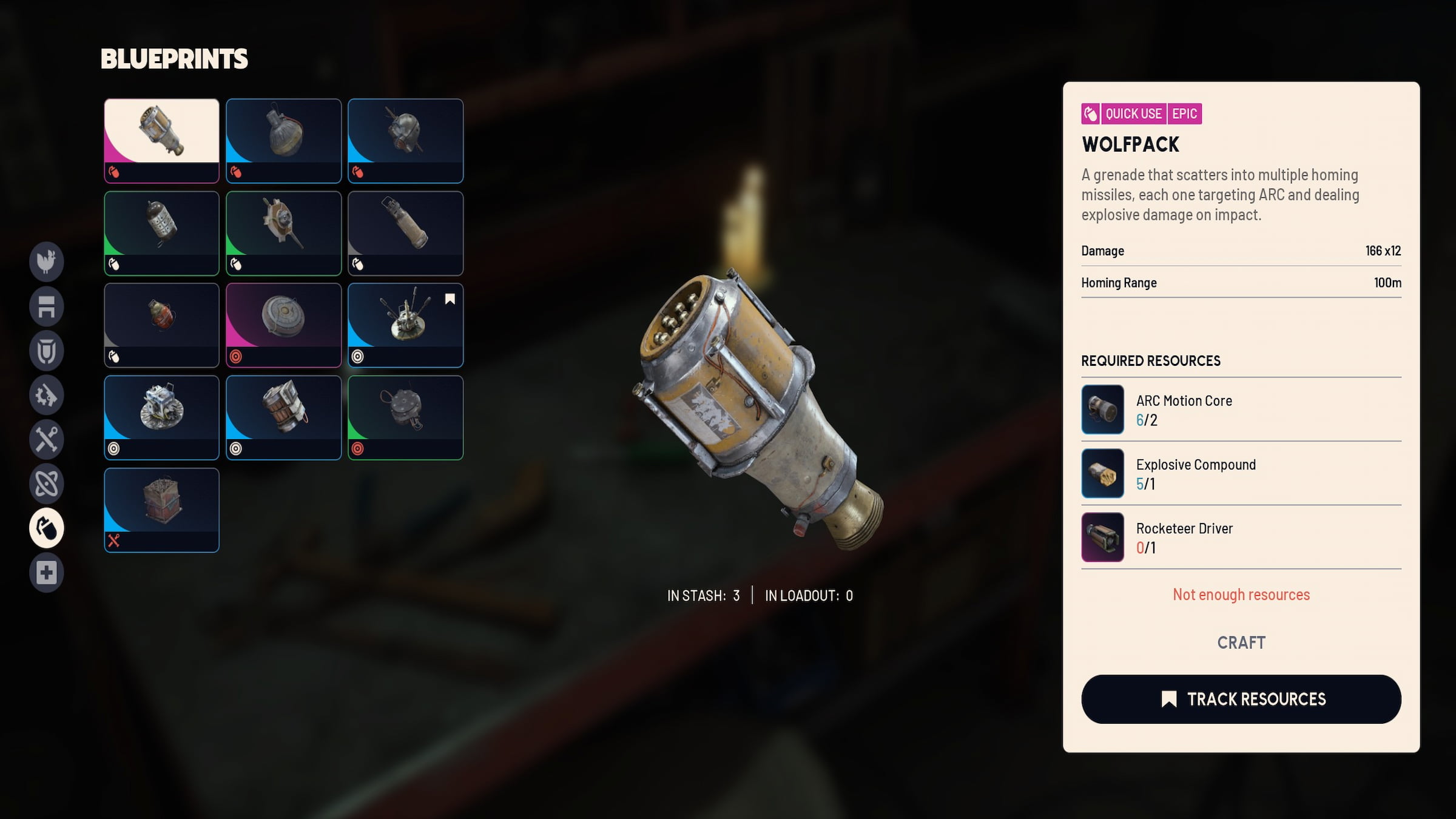Switch to the orbit icon category
Image resolution: width=1456 pixels, height=819 pixels.
tap(47, 484)
